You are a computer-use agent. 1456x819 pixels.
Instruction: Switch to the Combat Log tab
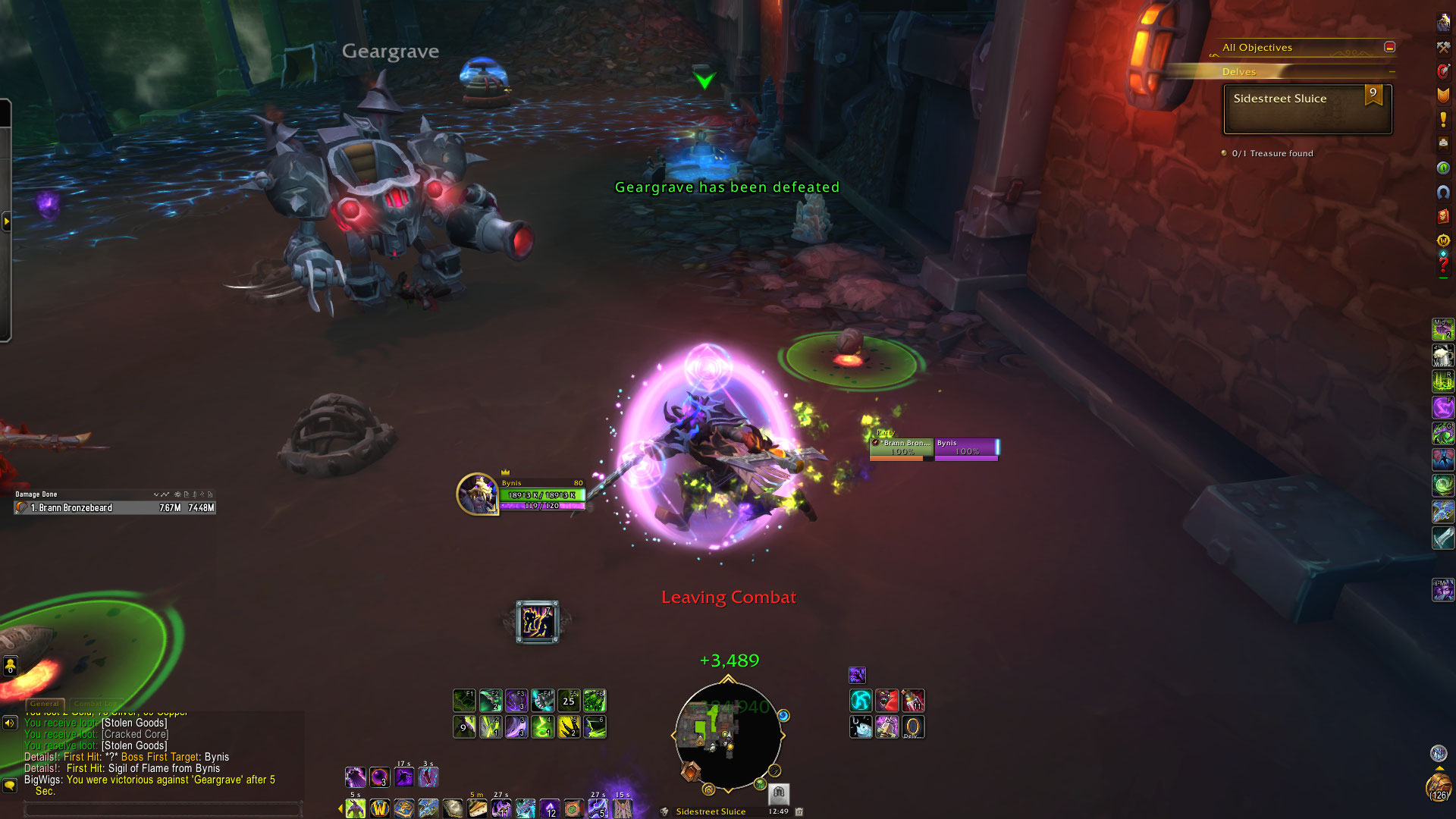click(96, 704)
